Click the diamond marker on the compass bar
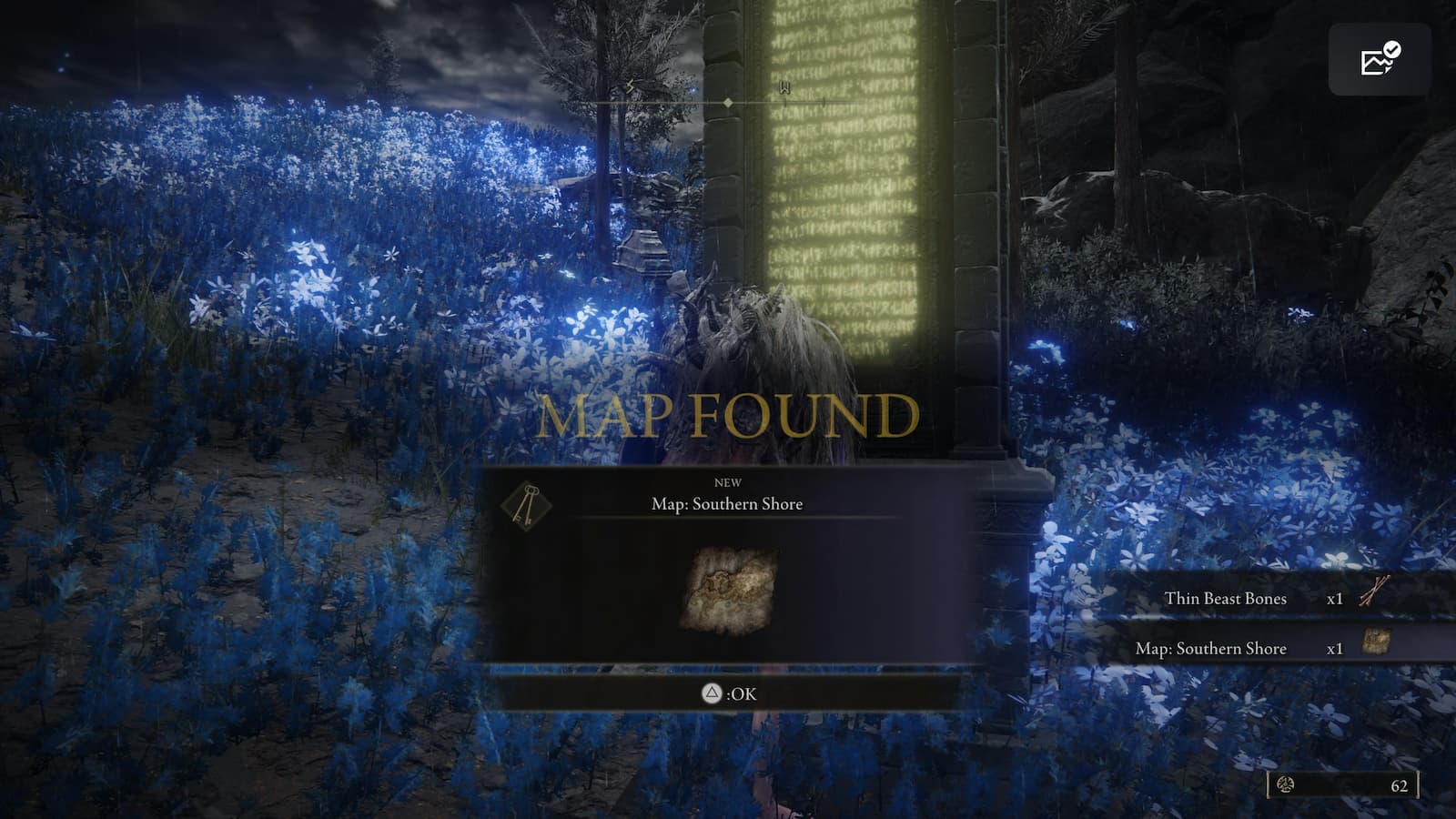 point(727,103)
